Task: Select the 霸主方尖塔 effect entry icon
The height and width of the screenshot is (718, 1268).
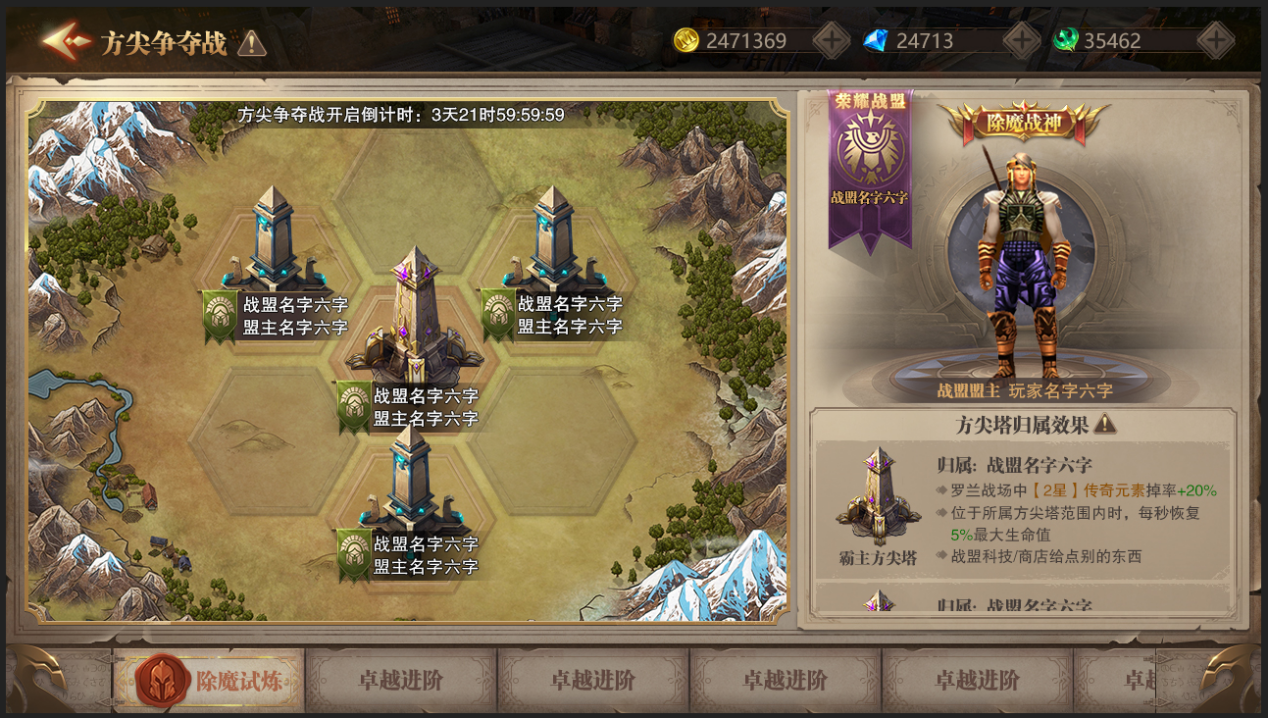Action: (878, 496)
